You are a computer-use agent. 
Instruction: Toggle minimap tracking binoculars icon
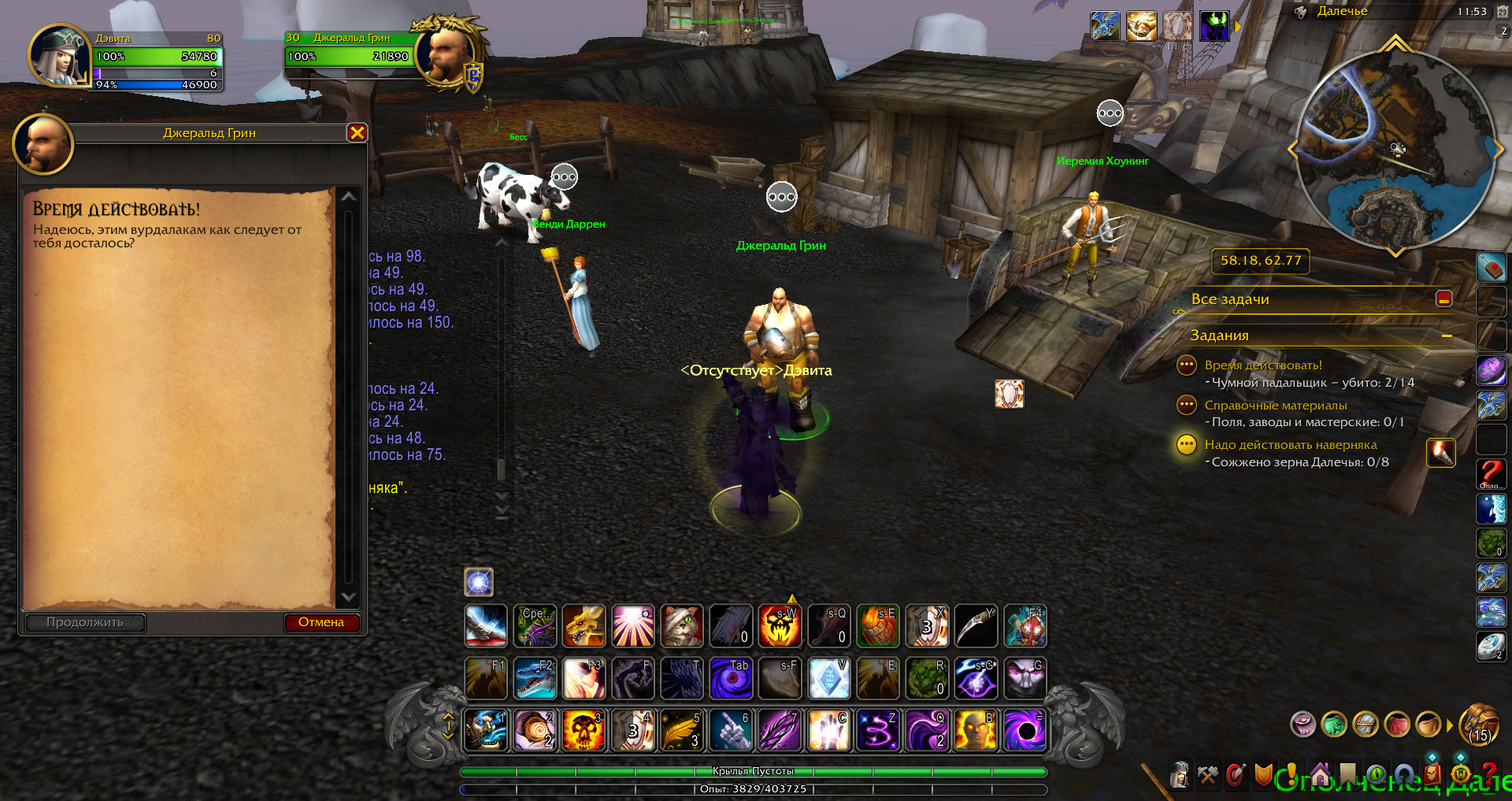pos(1300,12)
